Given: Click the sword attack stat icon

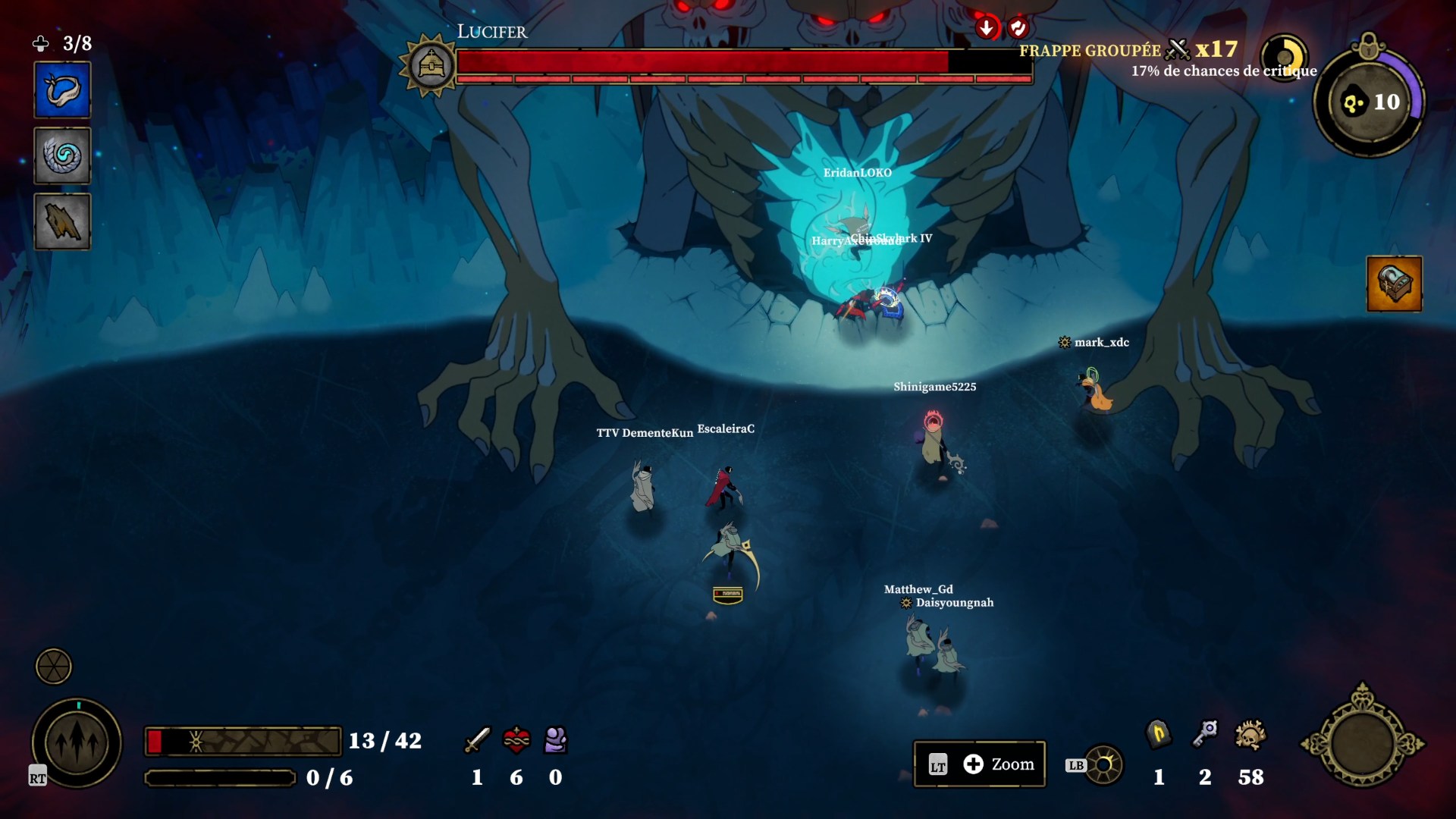Looking at the screenshot, I should click(477, 739).
